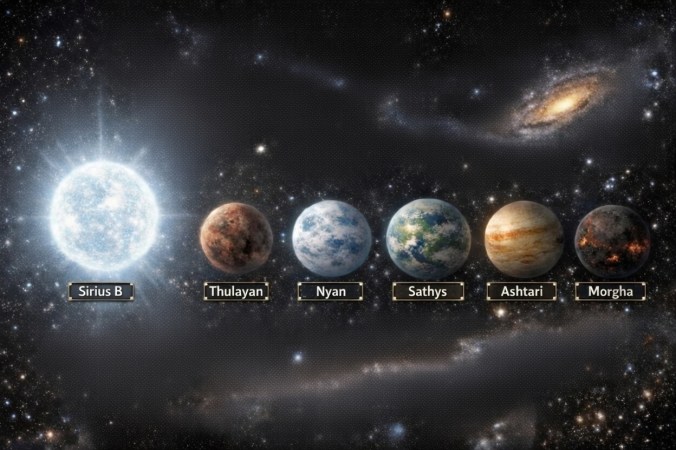The width and height of the screenshot is (676, 450).
Task: Pick the dark lava planet Morgha
Action: [x=612, y=240]
